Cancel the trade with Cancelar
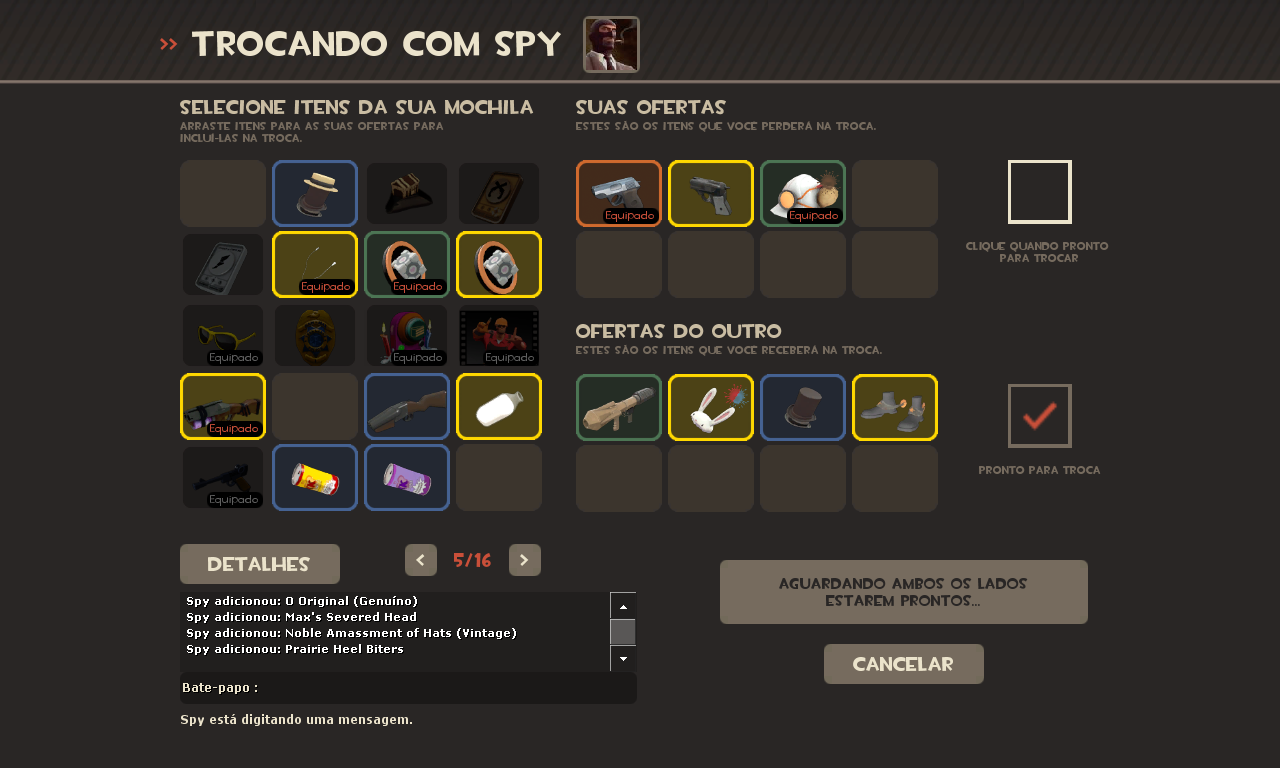 click(904, 664)
